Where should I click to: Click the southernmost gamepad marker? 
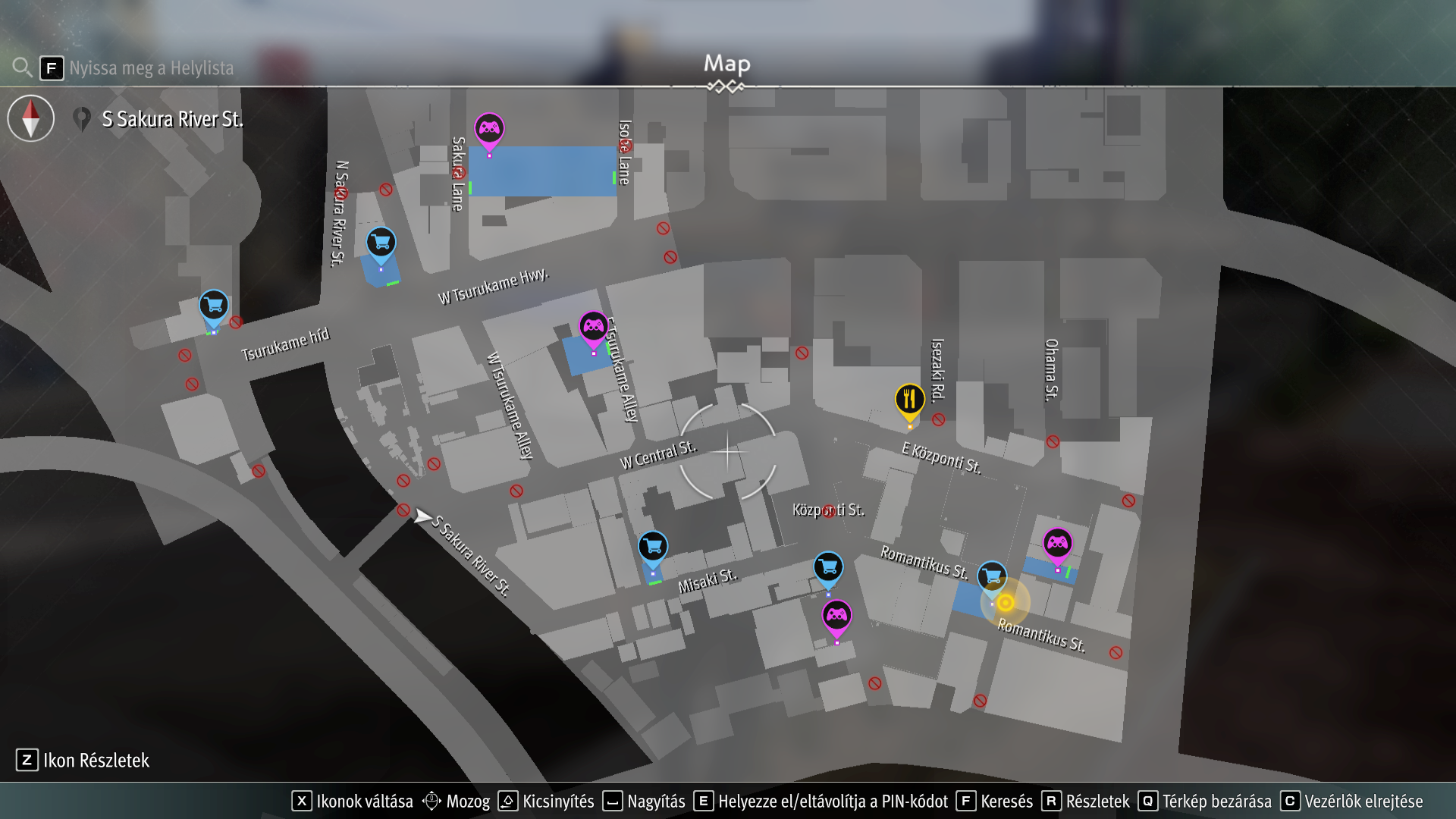point(836,615)
